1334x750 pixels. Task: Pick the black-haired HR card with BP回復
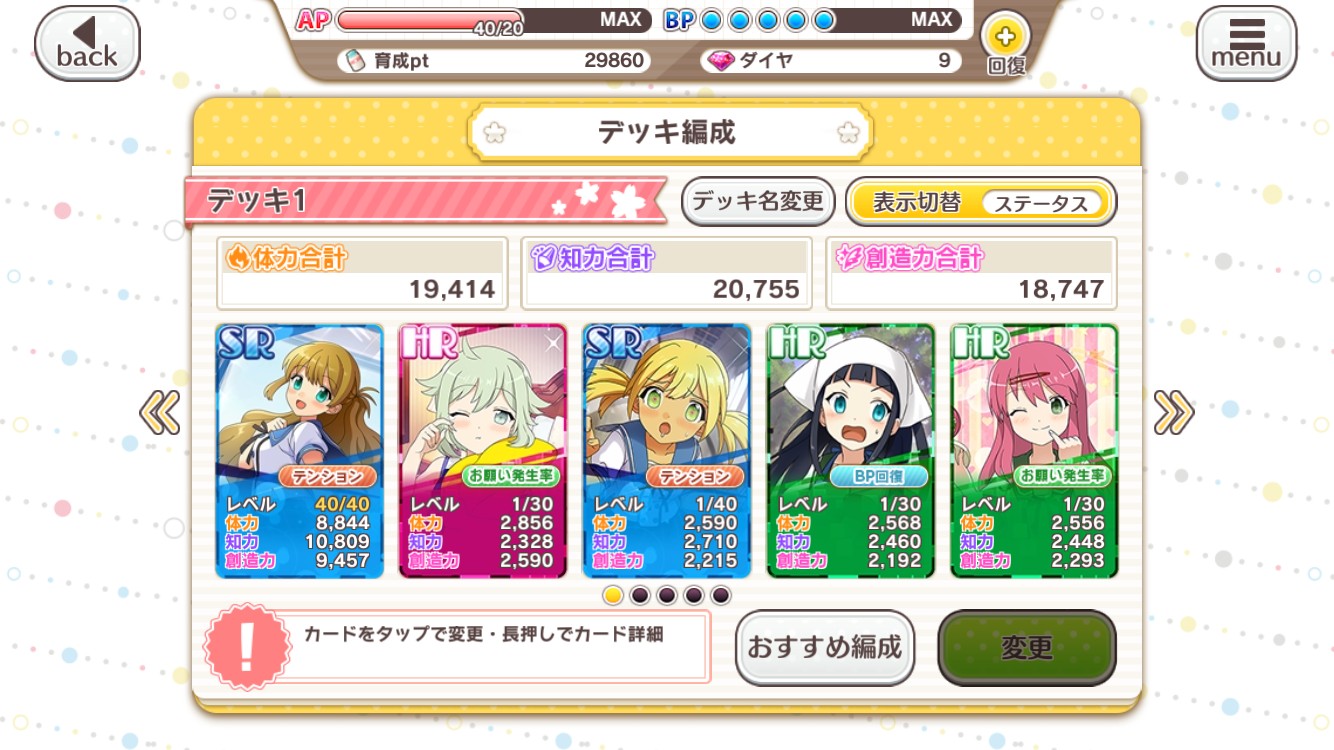click(851, 450)
